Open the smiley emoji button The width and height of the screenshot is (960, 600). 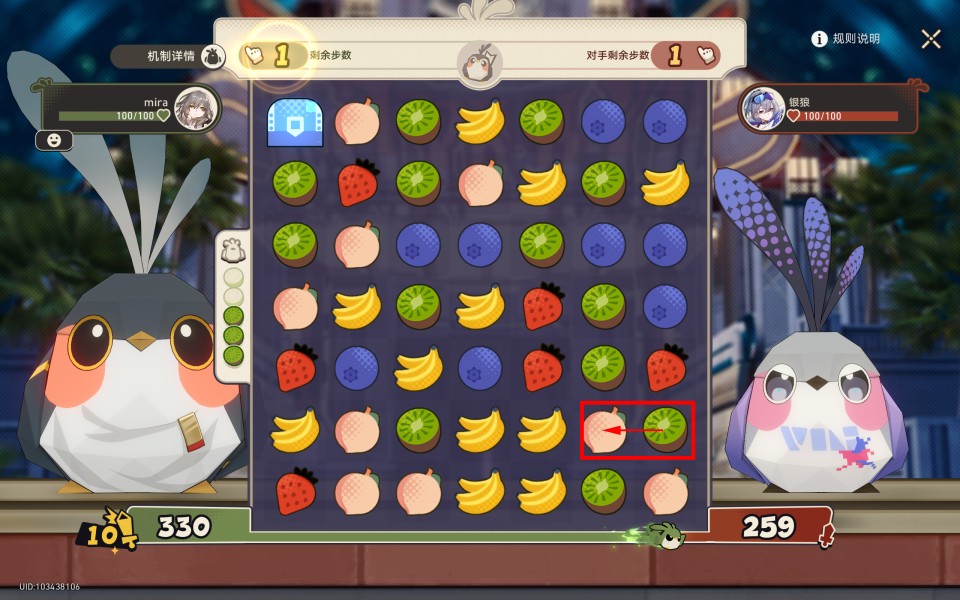[53, 141]
